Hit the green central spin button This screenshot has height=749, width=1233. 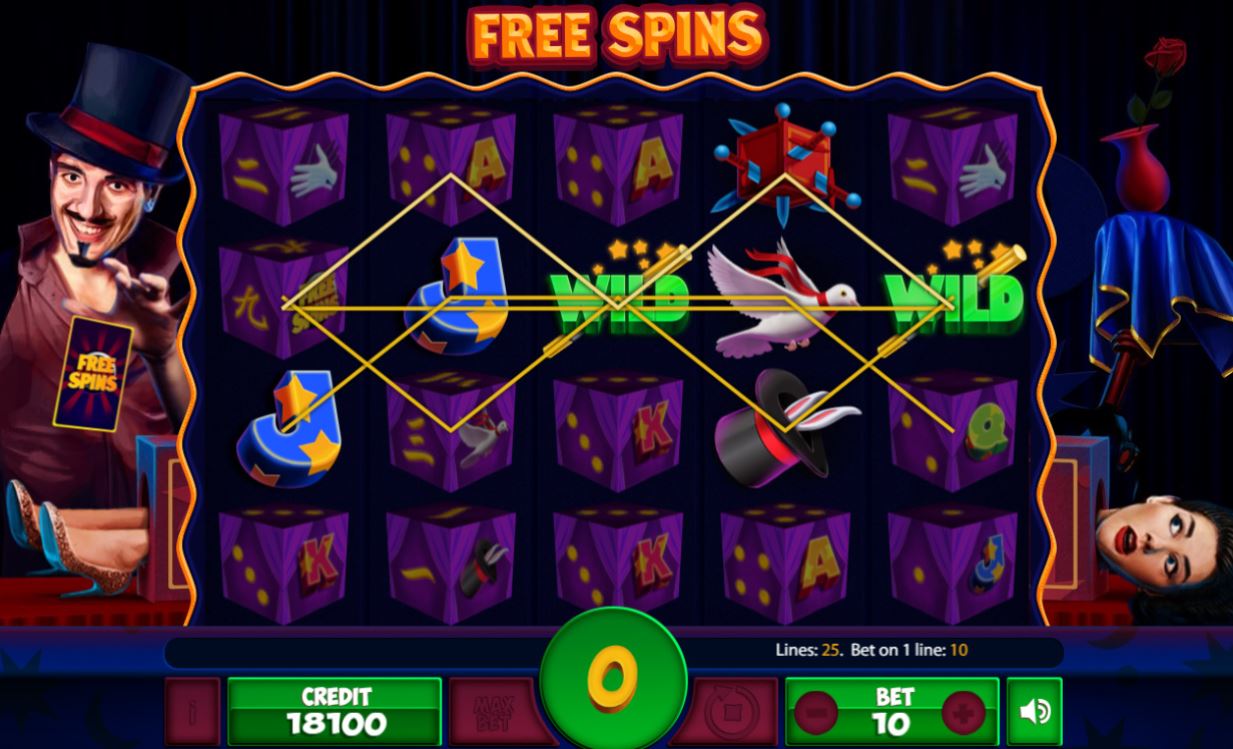click(x=613, y=675)
